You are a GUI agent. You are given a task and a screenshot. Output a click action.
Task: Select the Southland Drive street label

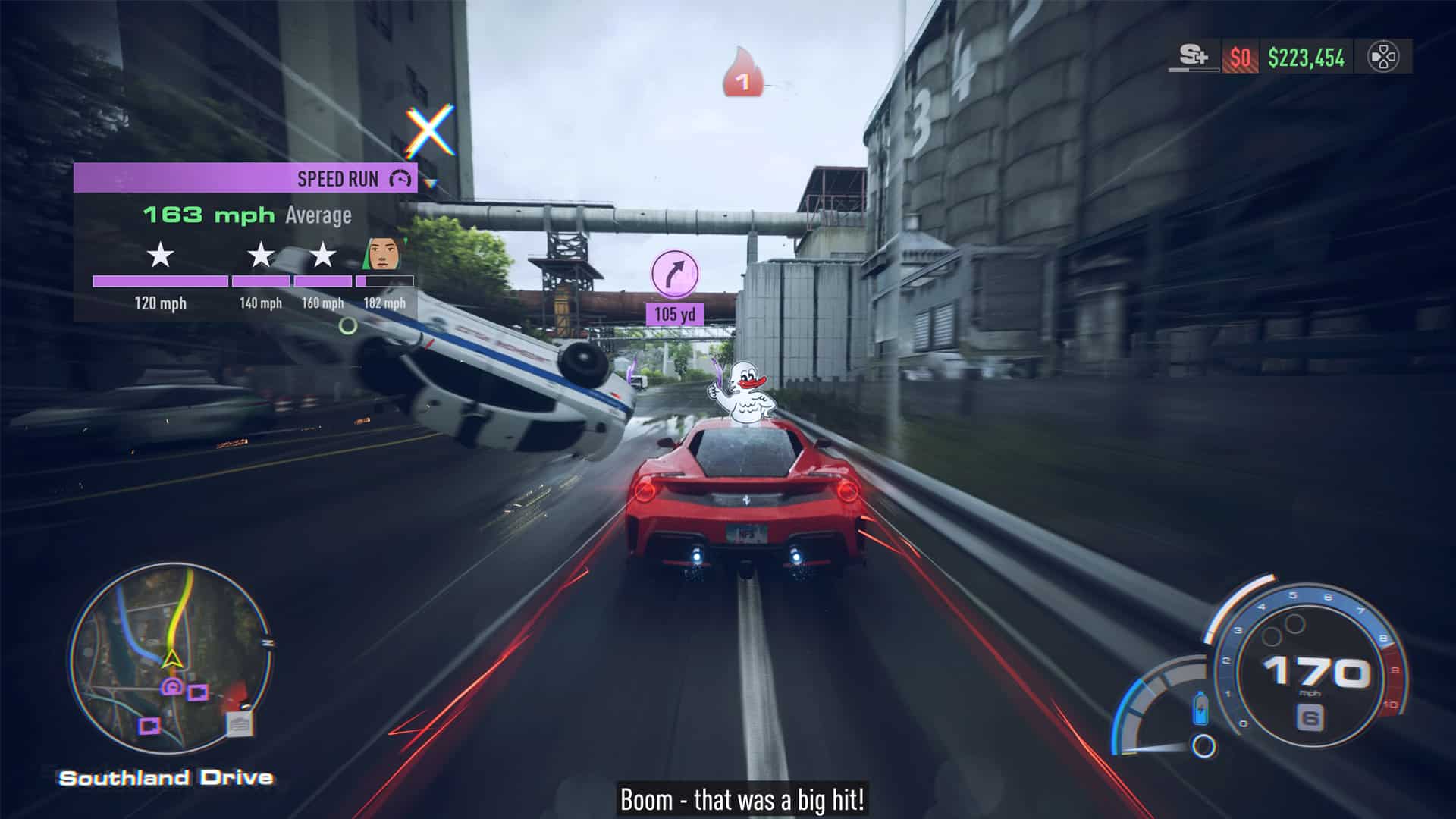coord(168,777)
